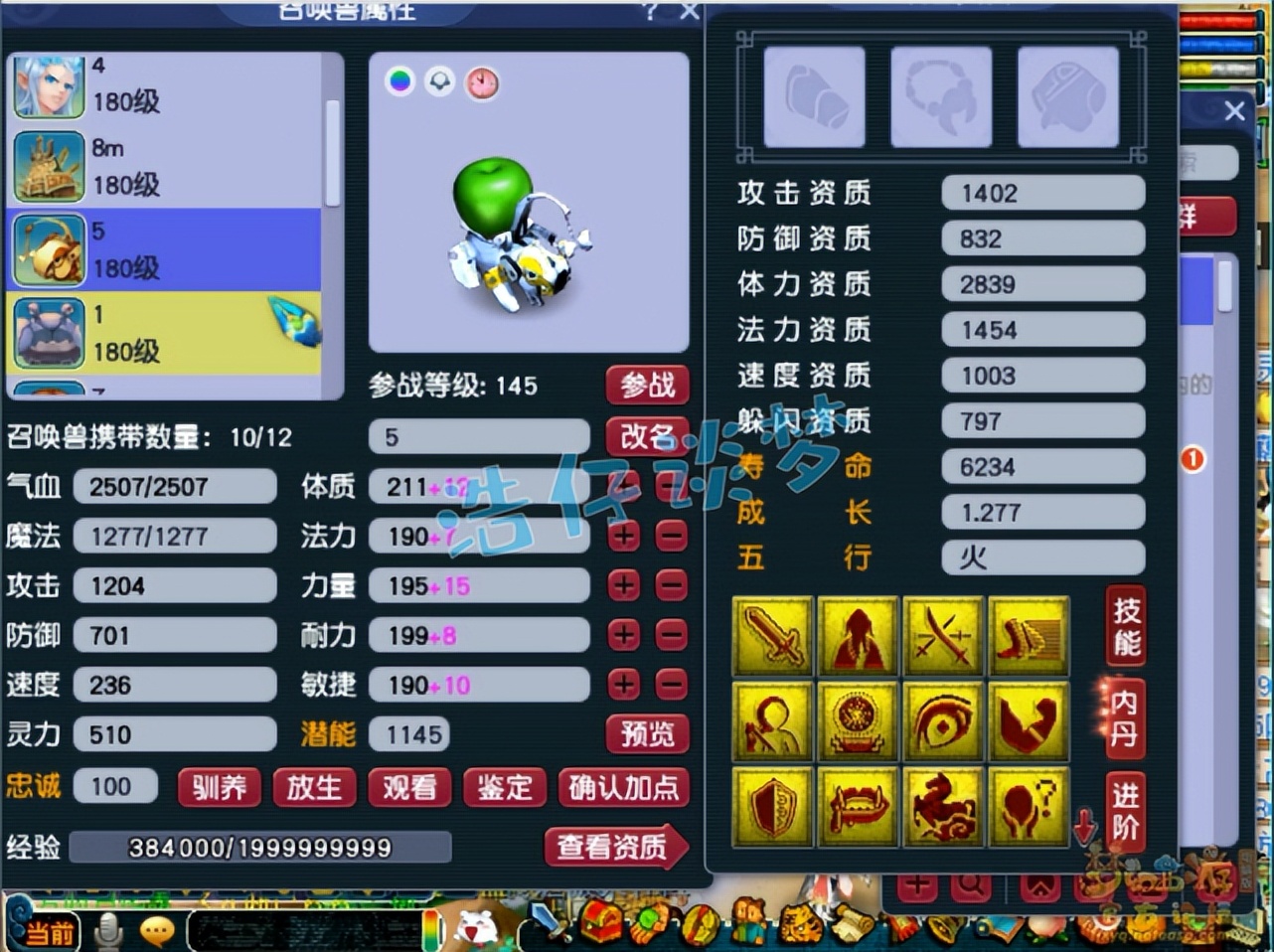
Task: Click the crossed swords skill icon
Action: 943,636
